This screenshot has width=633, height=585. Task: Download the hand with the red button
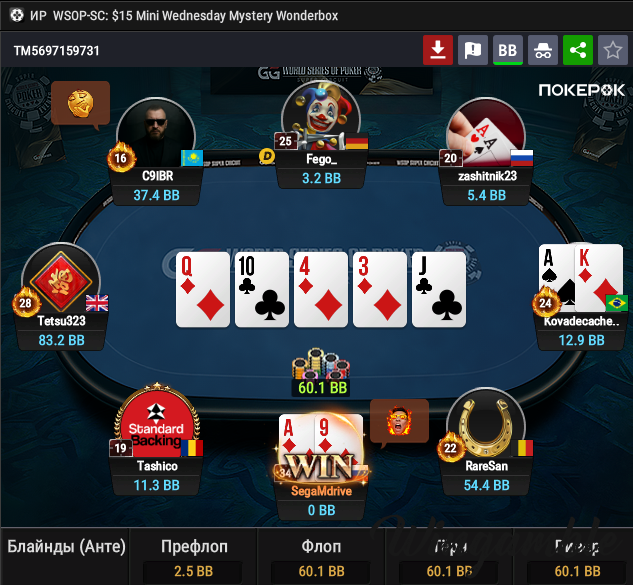click(x=438, y=50)
